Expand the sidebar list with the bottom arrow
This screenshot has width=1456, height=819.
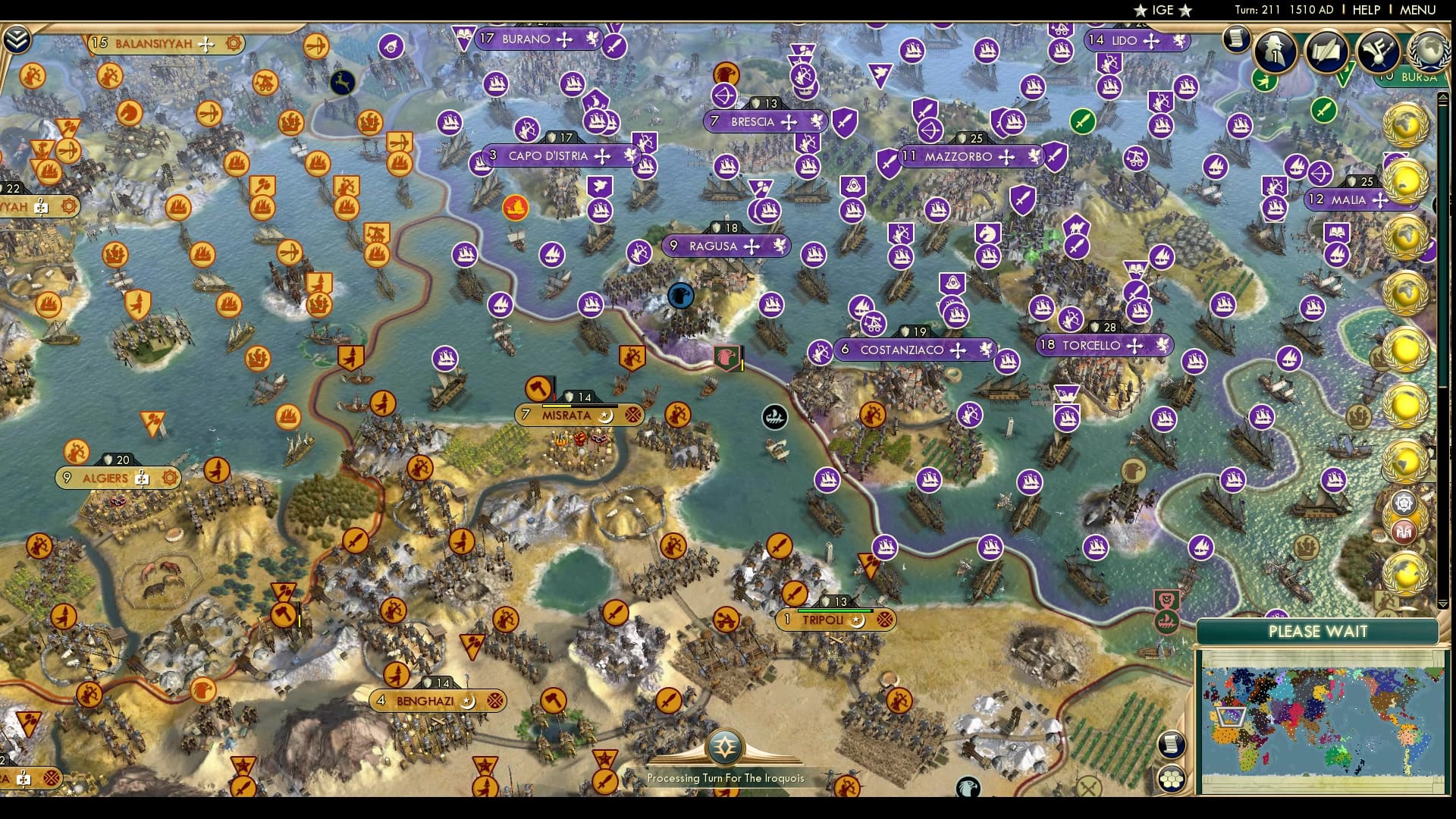click(x=1444, y=603)
